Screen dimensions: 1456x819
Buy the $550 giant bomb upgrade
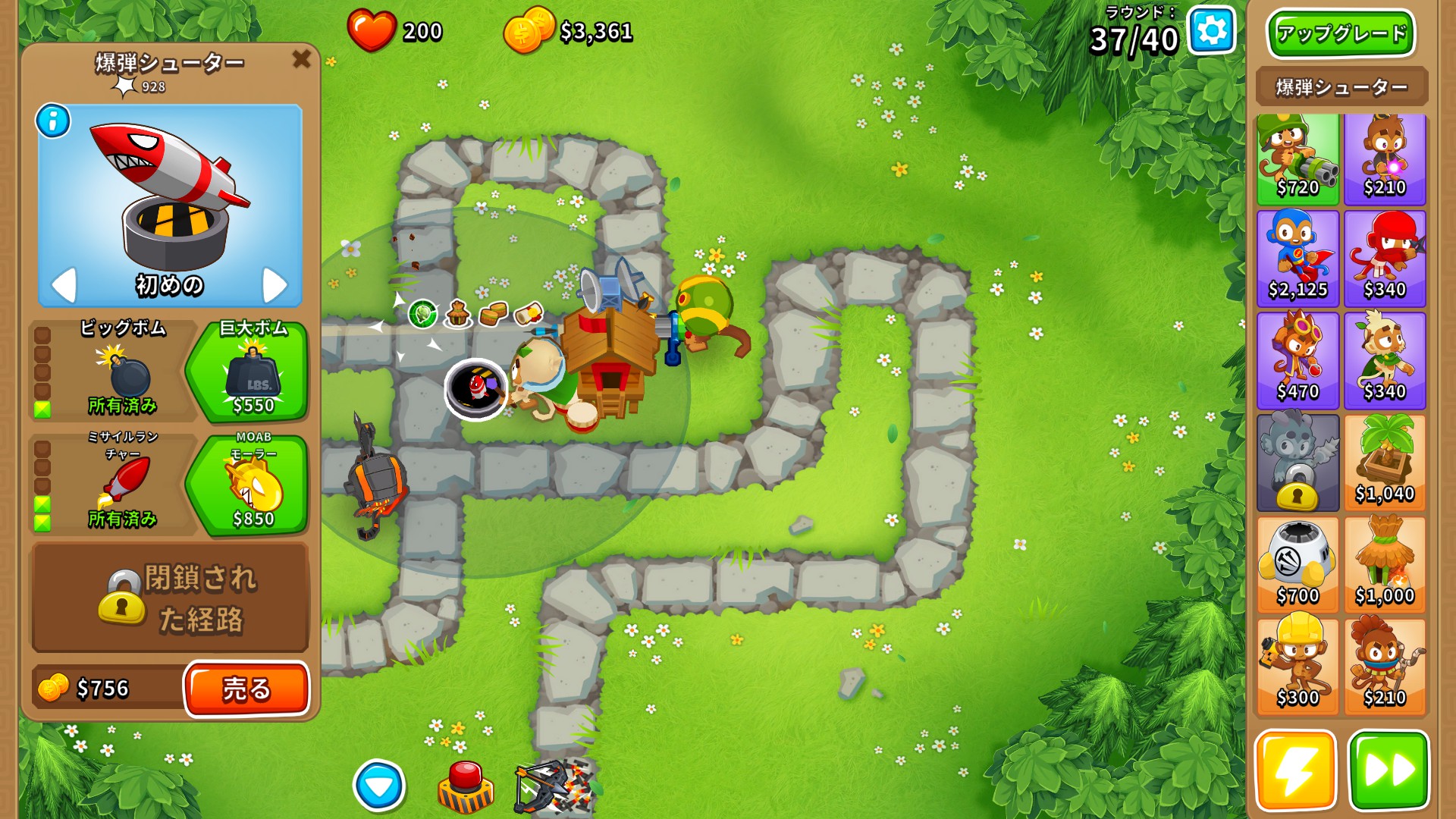(x=252, y=372)
